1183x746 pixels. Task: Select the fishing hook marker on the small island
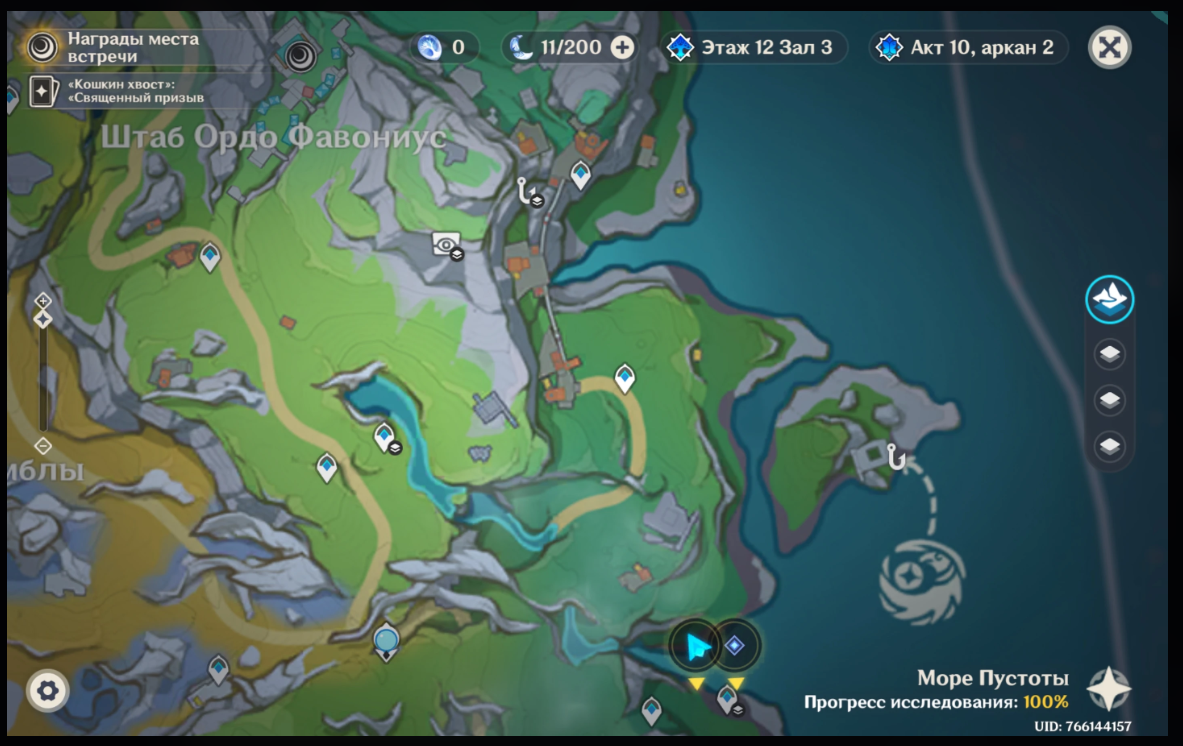(x=895, y=458)
